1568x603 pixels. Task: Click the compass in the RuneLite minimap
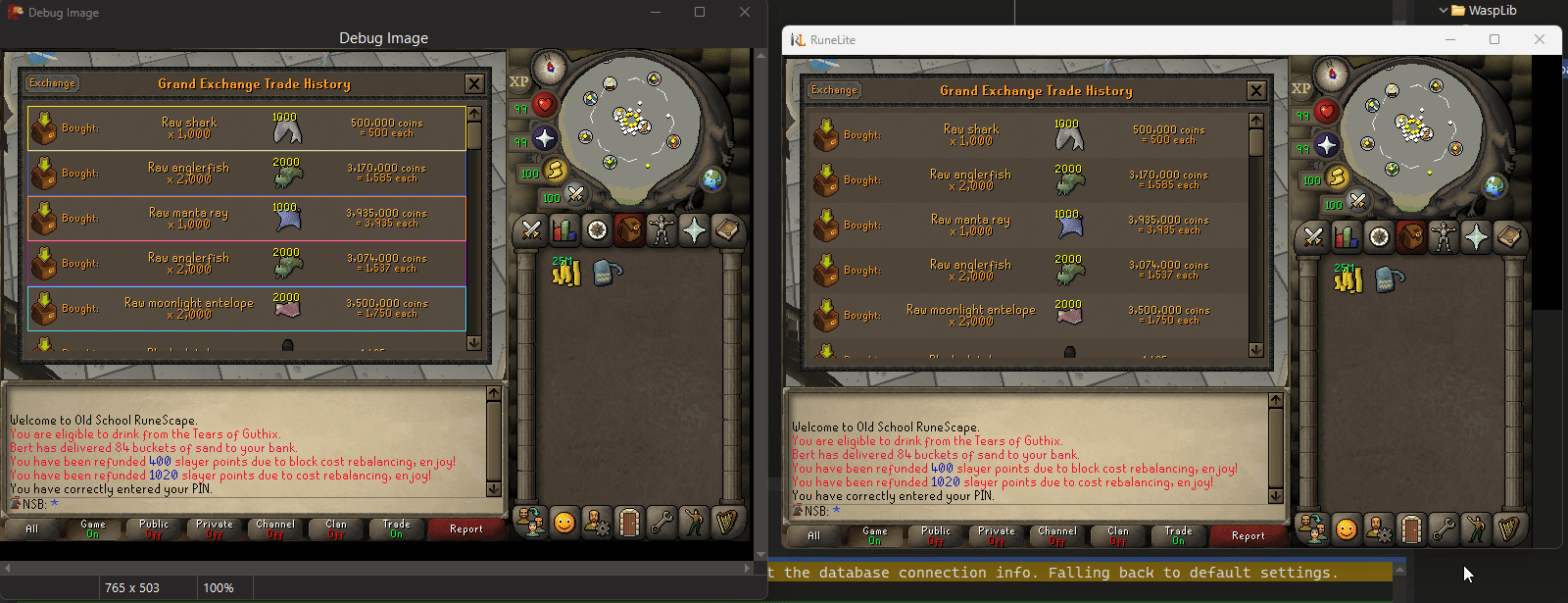click(1331, 74)
